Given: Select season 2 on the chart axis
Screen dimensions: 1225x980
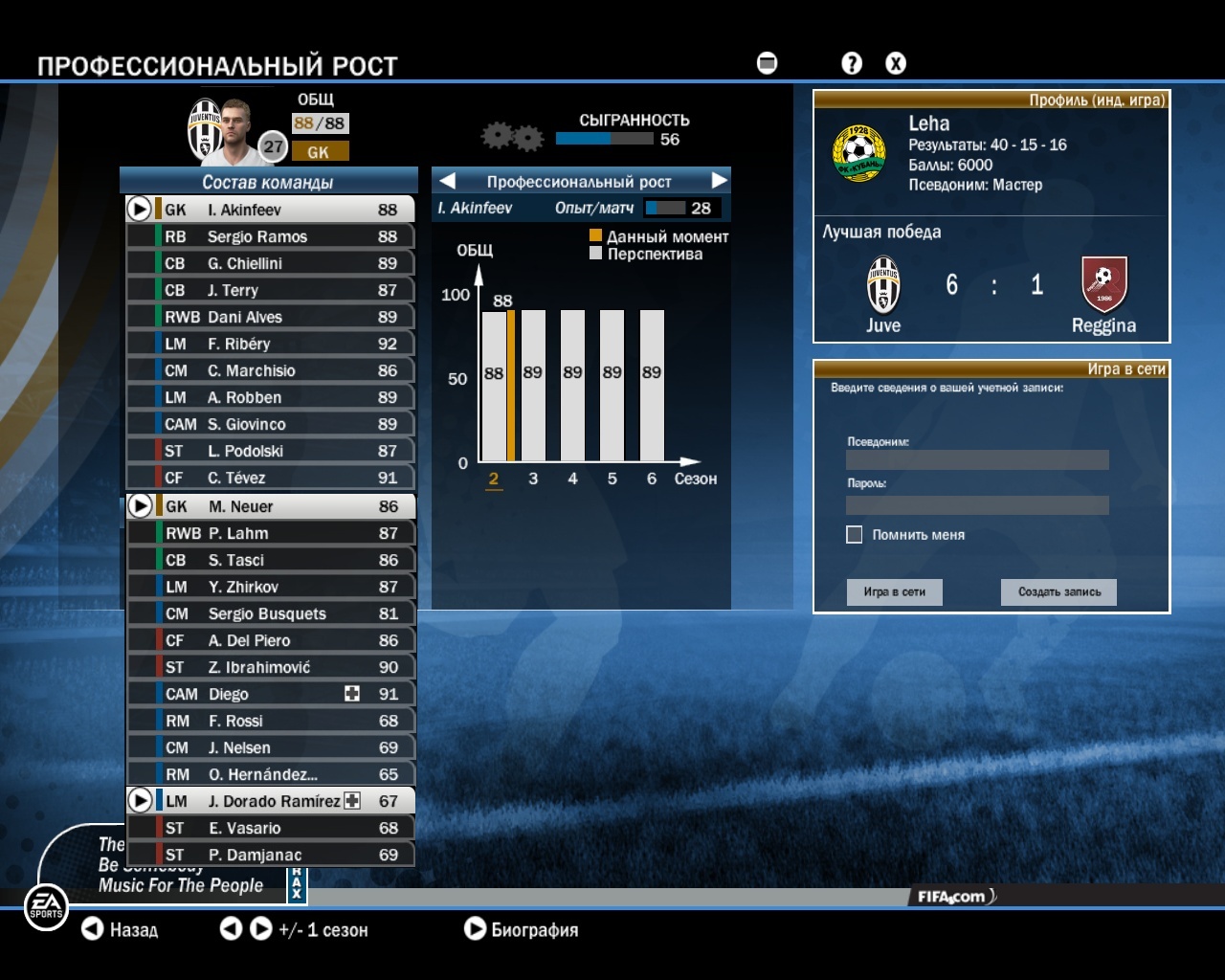Looking at the screenshot, I should point(494,479).
